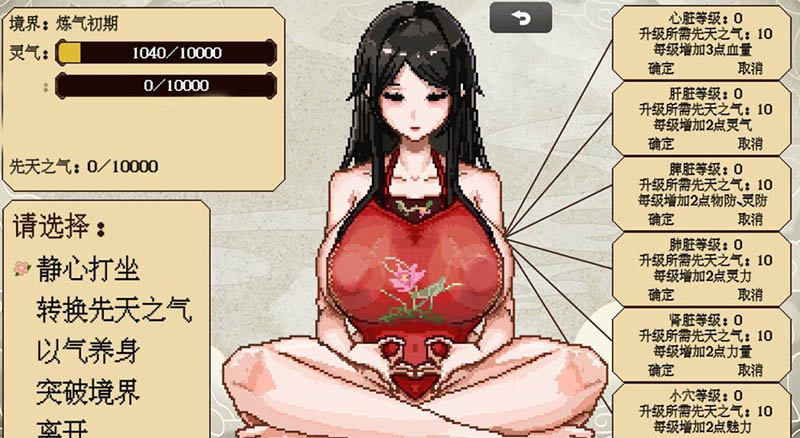Confirm the 肾脏等级 upgrade
Screen dimensions: 800x438
tap(661, 370)
